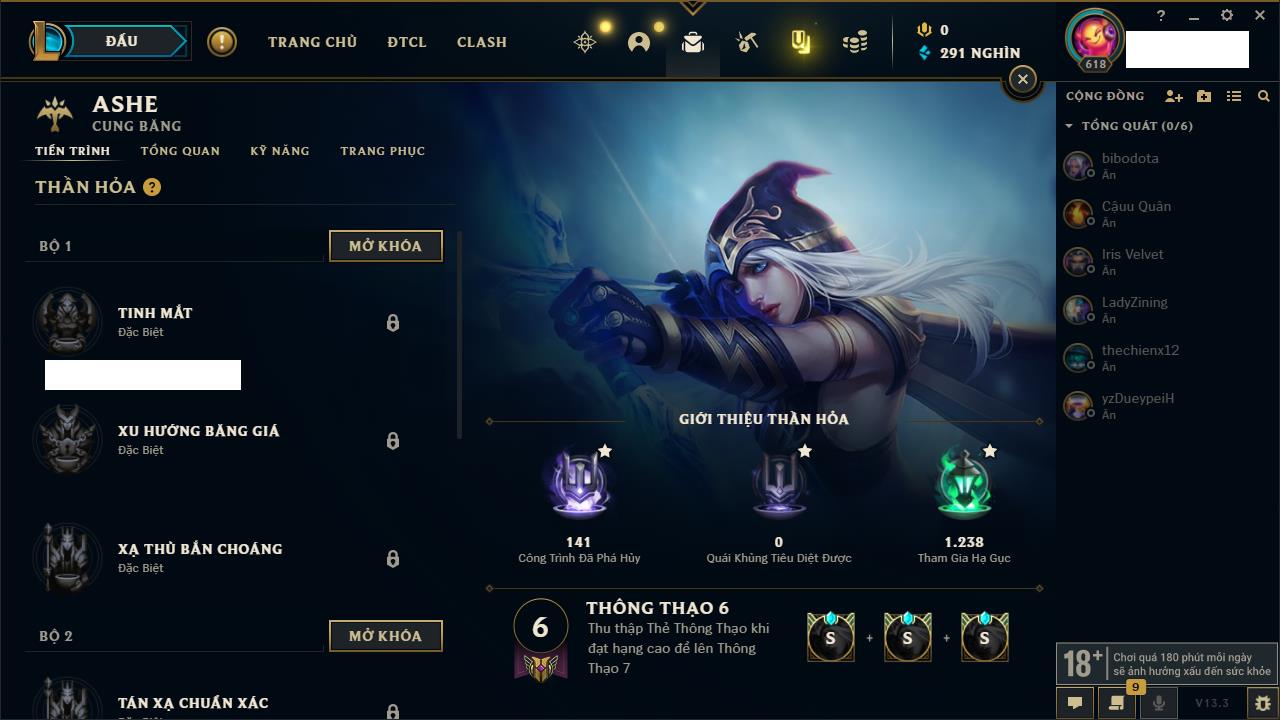Collapse the TỔNG QUÁT friends group
This screenshot has height=720, width=1280.
pyautogui.click(x=1069, y=126)
